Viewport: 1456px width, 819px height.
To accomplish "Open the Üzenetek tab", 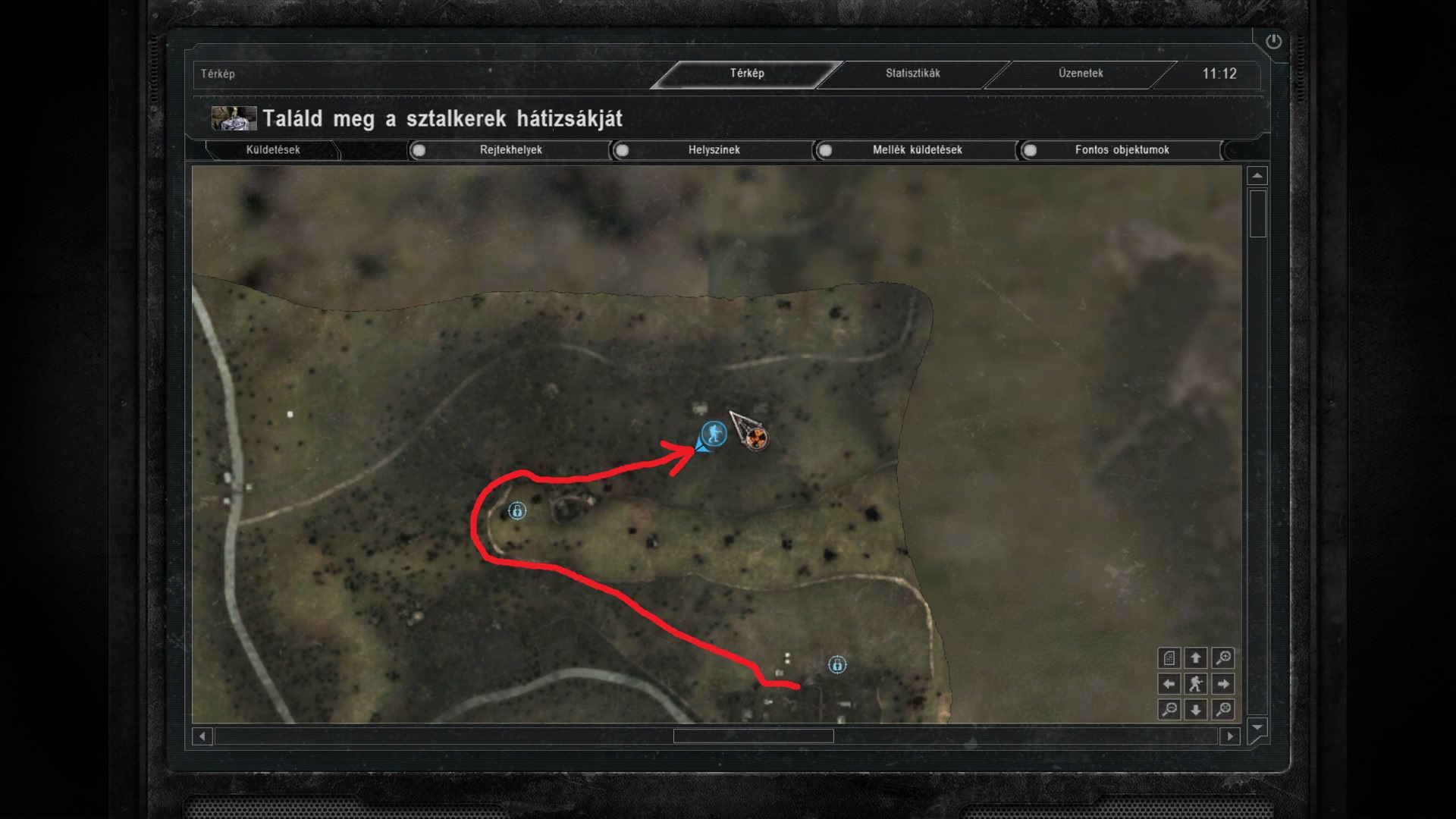I will click(1081, 74).
